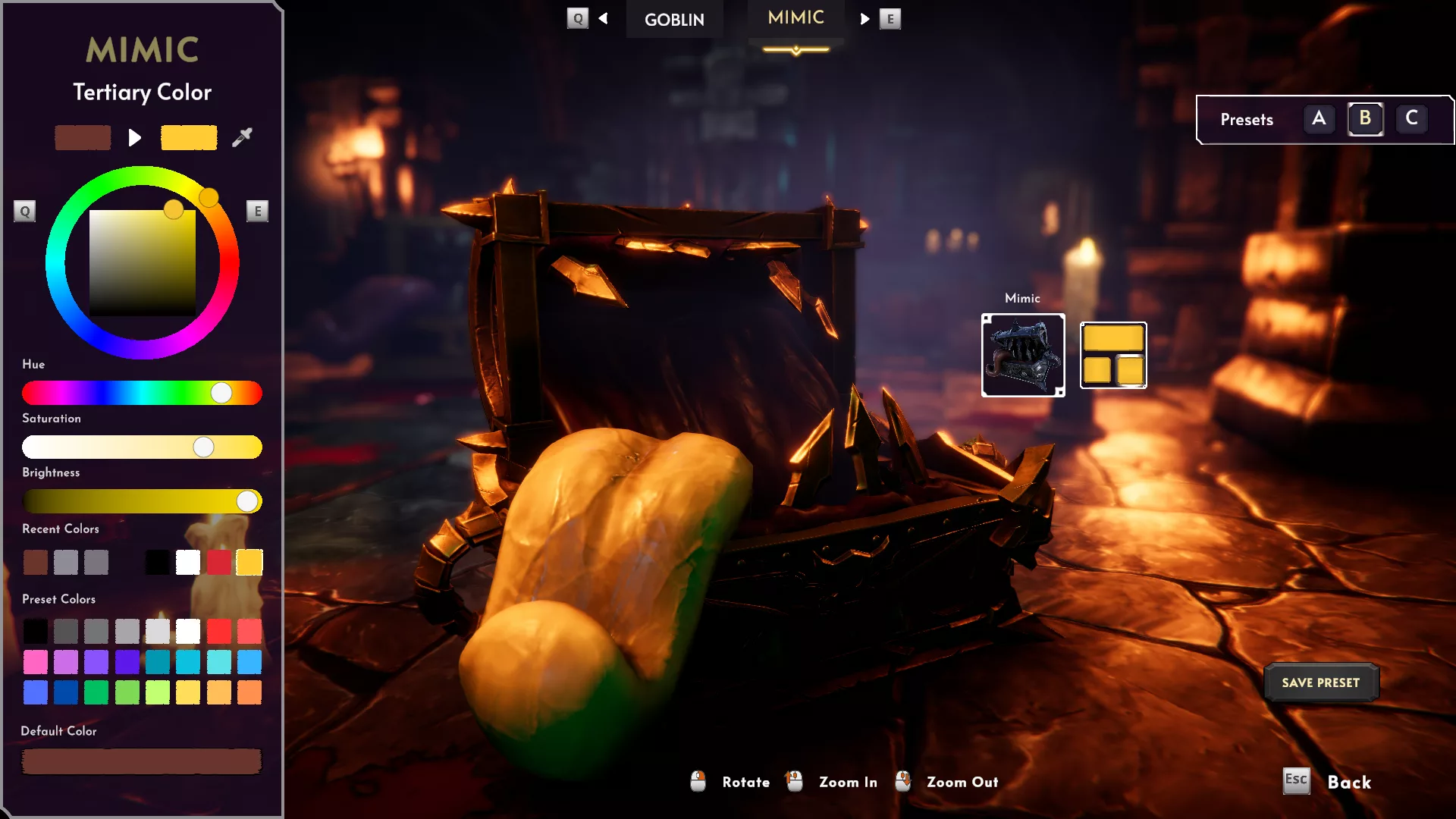This screenshot has height=819, width=1456.
Task: Select the original brown color swatch
Action: (x=83, y=137)
